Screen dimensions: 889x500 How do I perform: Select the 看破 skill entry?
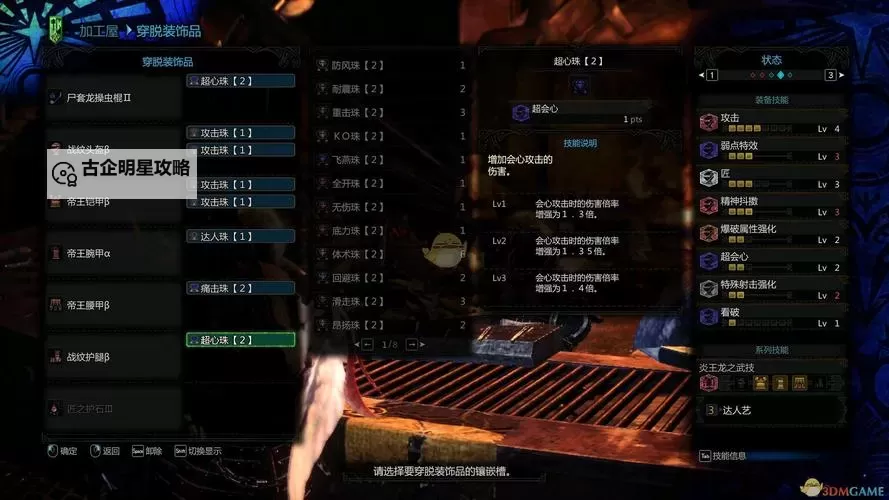769,317
